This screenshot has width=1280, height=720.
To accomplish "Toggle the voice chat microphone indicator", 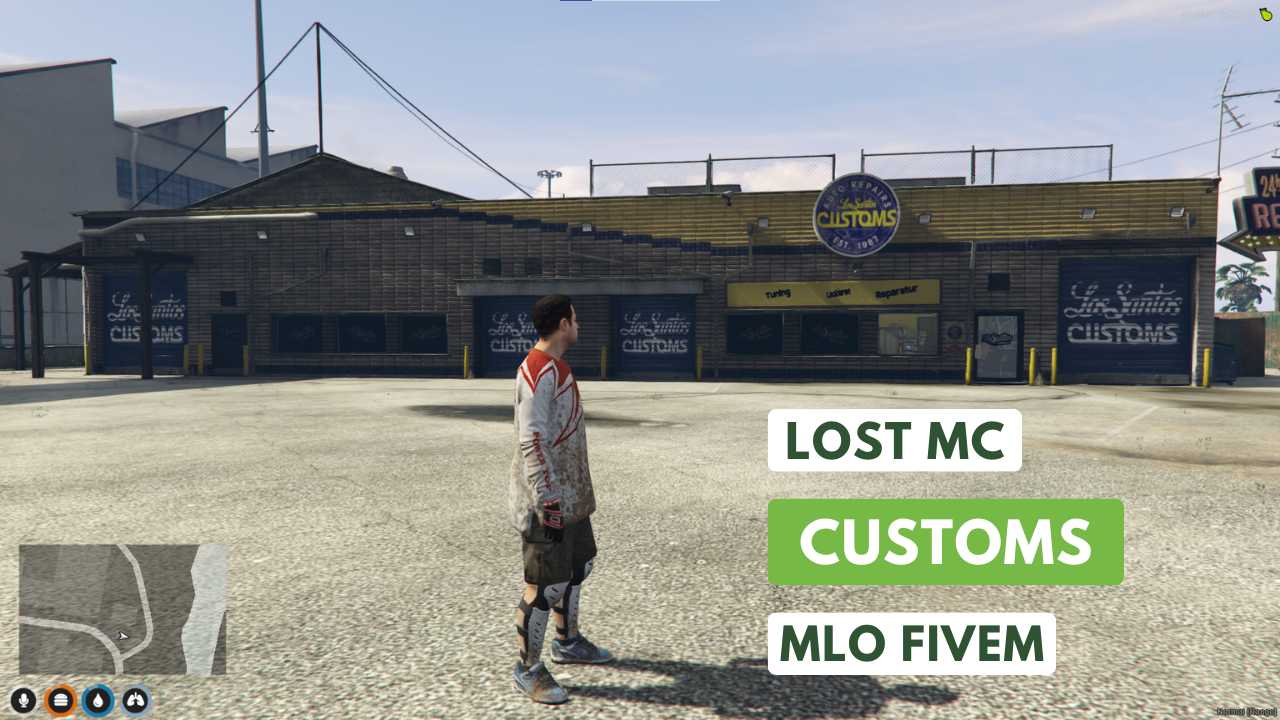I will pyautogui.click(x=23, y=700).
